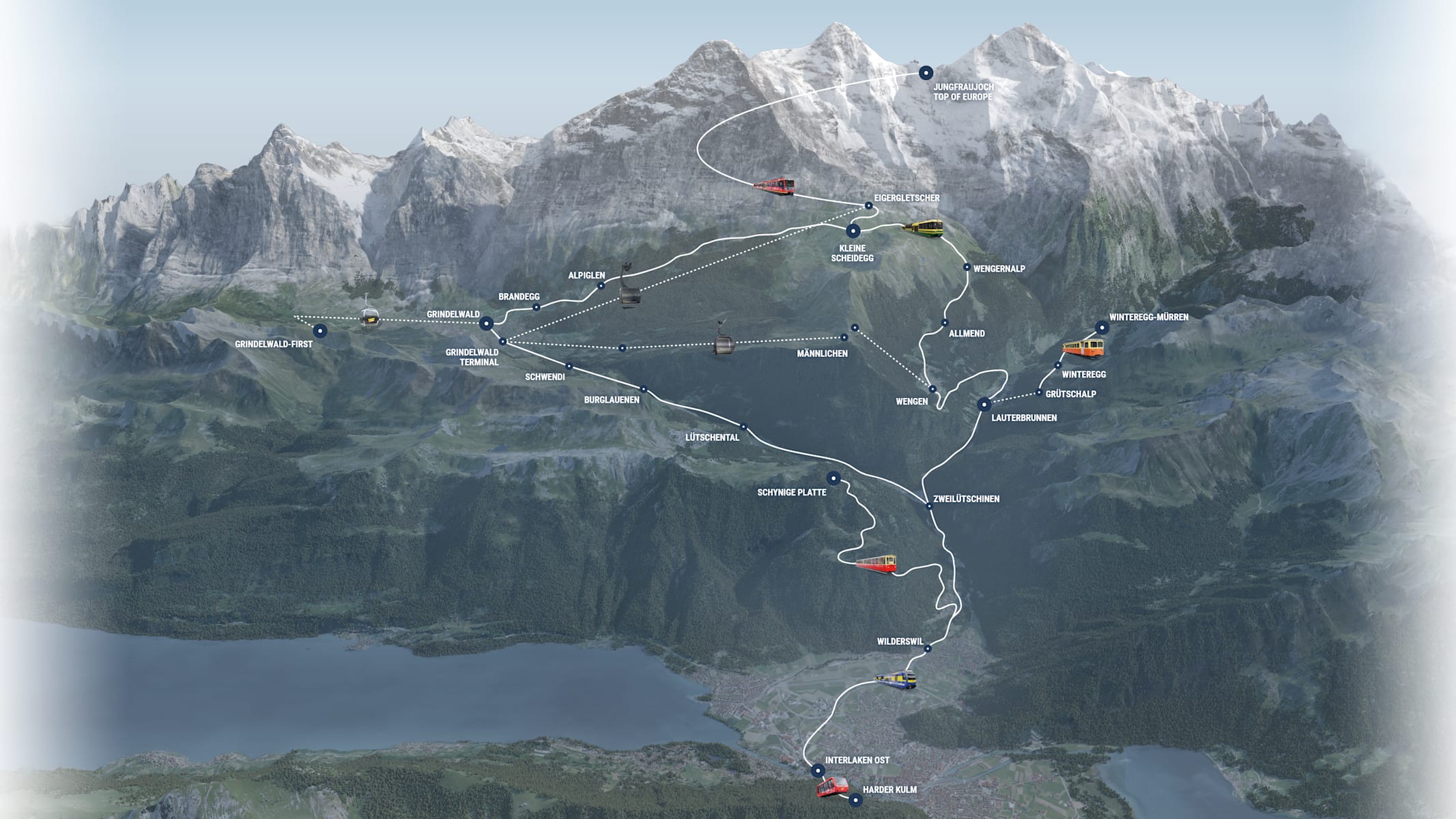1456x819 pixels.
Task: Click the Wilderswil station dot
Action: point(928,650)
